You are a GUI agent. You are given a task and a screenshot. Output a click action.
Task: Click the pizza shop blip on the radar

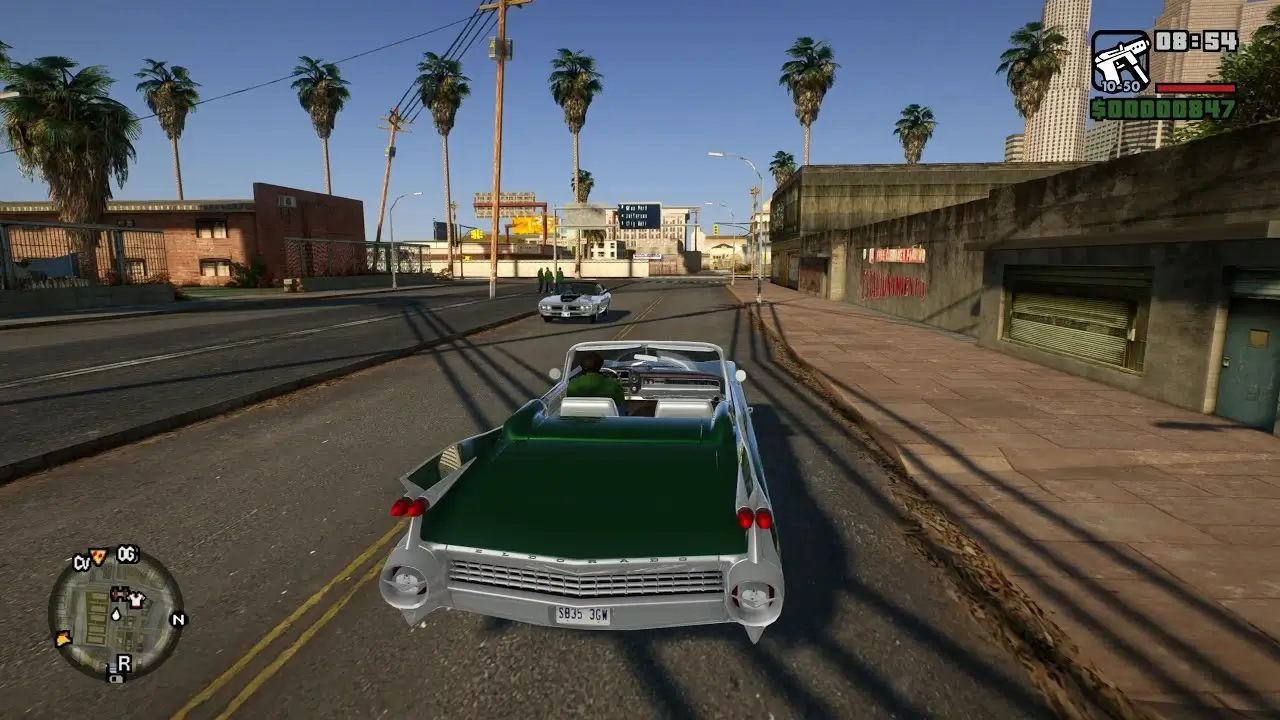[97, 557]
